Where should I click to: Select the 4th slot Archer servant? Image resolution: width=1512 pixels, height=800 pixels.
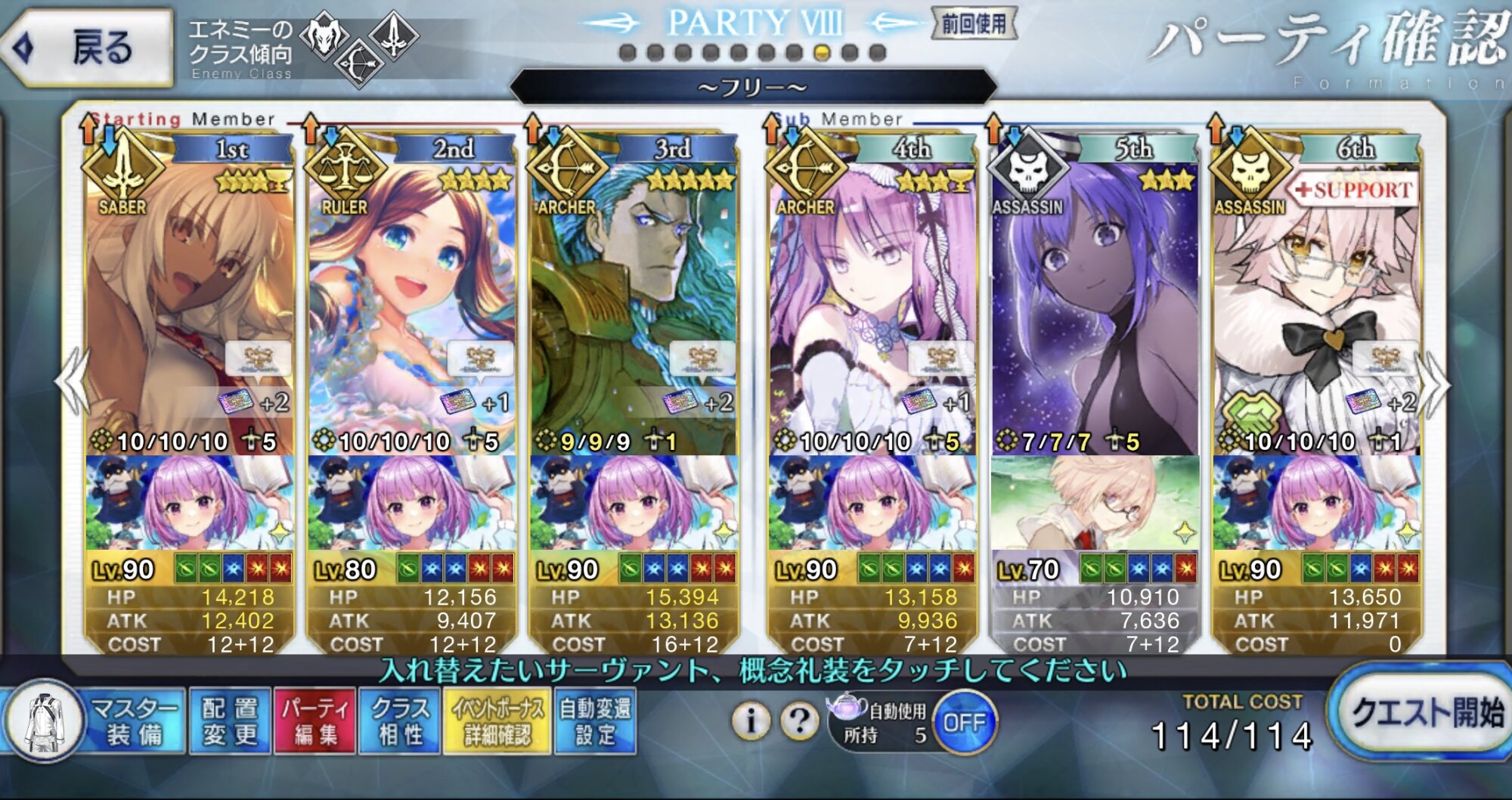pos(872,302)
